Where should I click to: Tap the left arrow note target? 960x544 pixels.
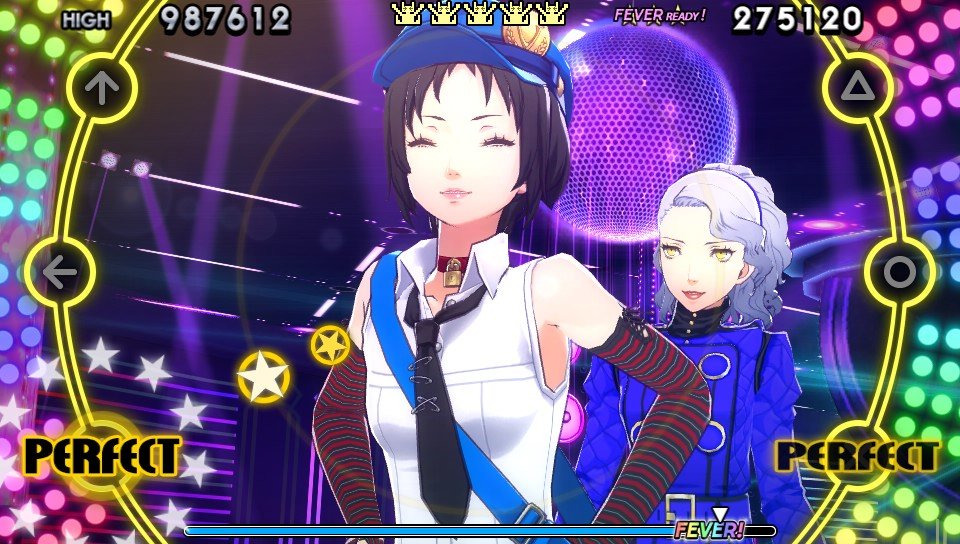pyautogui.click(x=60, y=272)
